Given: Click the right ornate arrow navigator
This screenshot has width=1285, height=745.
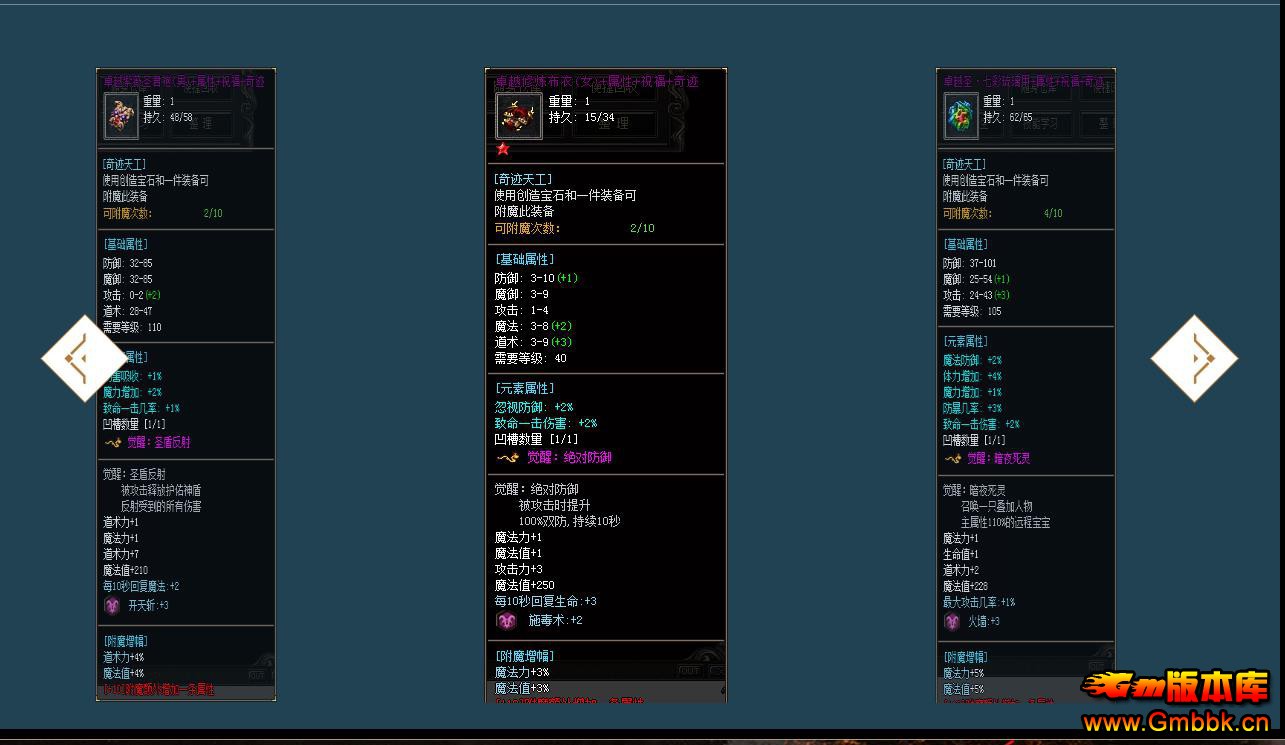Looking at the screenshot, I should 1194,358.
